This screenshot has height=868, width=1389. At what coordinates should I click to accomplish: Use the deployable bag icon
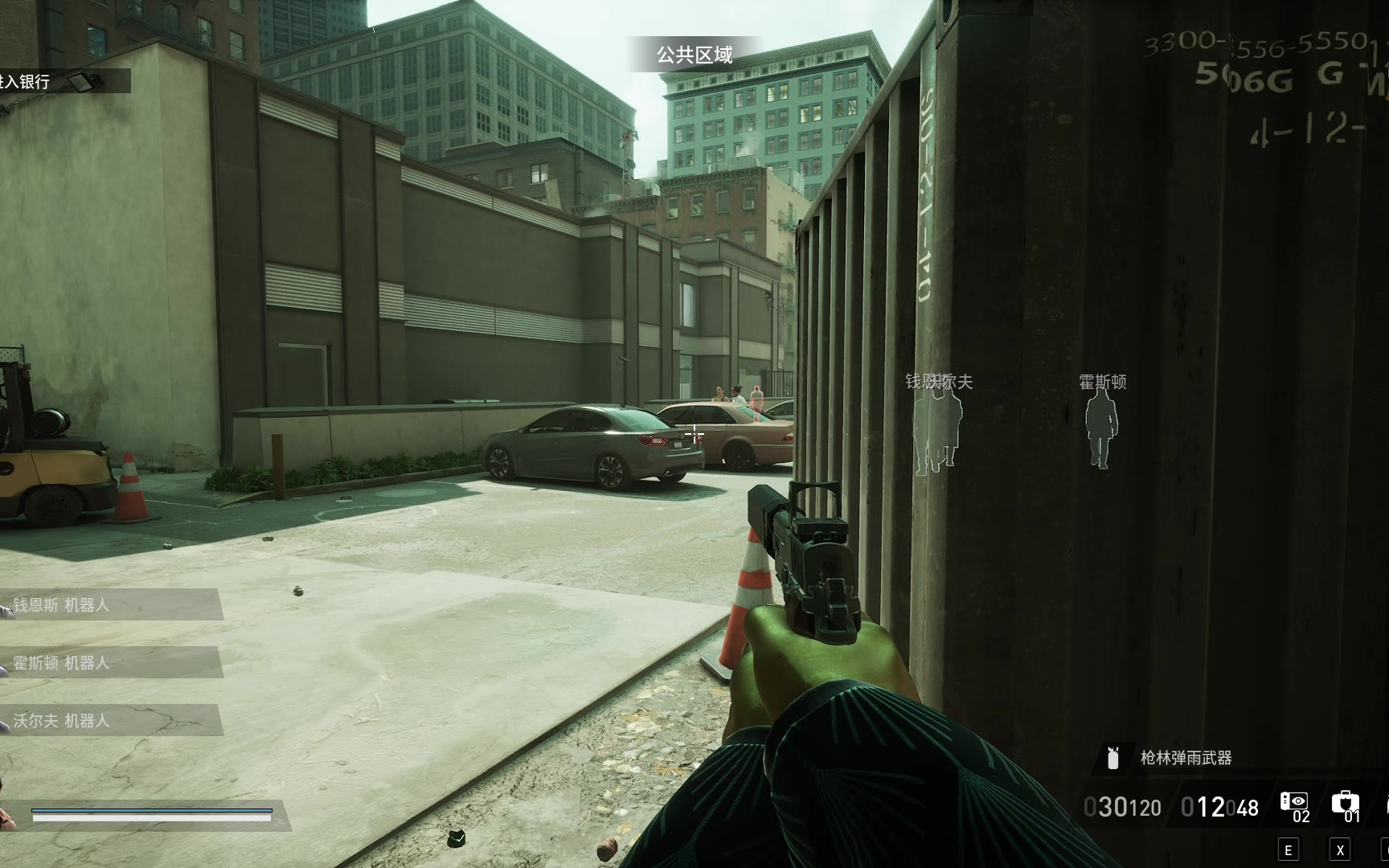click(x=1345, y=803)
